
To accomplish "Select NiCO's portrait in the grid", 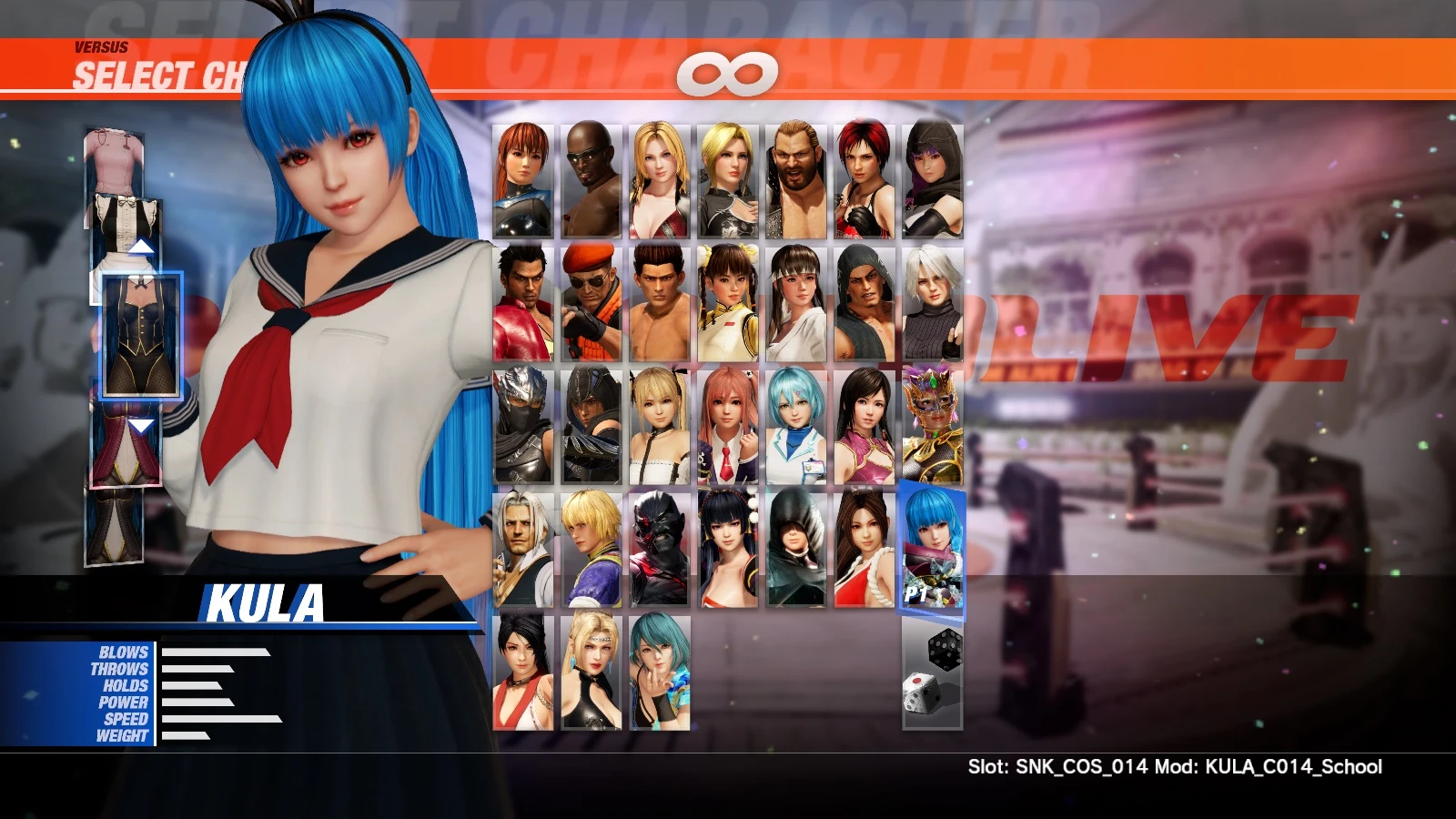I will pos(796,428).
